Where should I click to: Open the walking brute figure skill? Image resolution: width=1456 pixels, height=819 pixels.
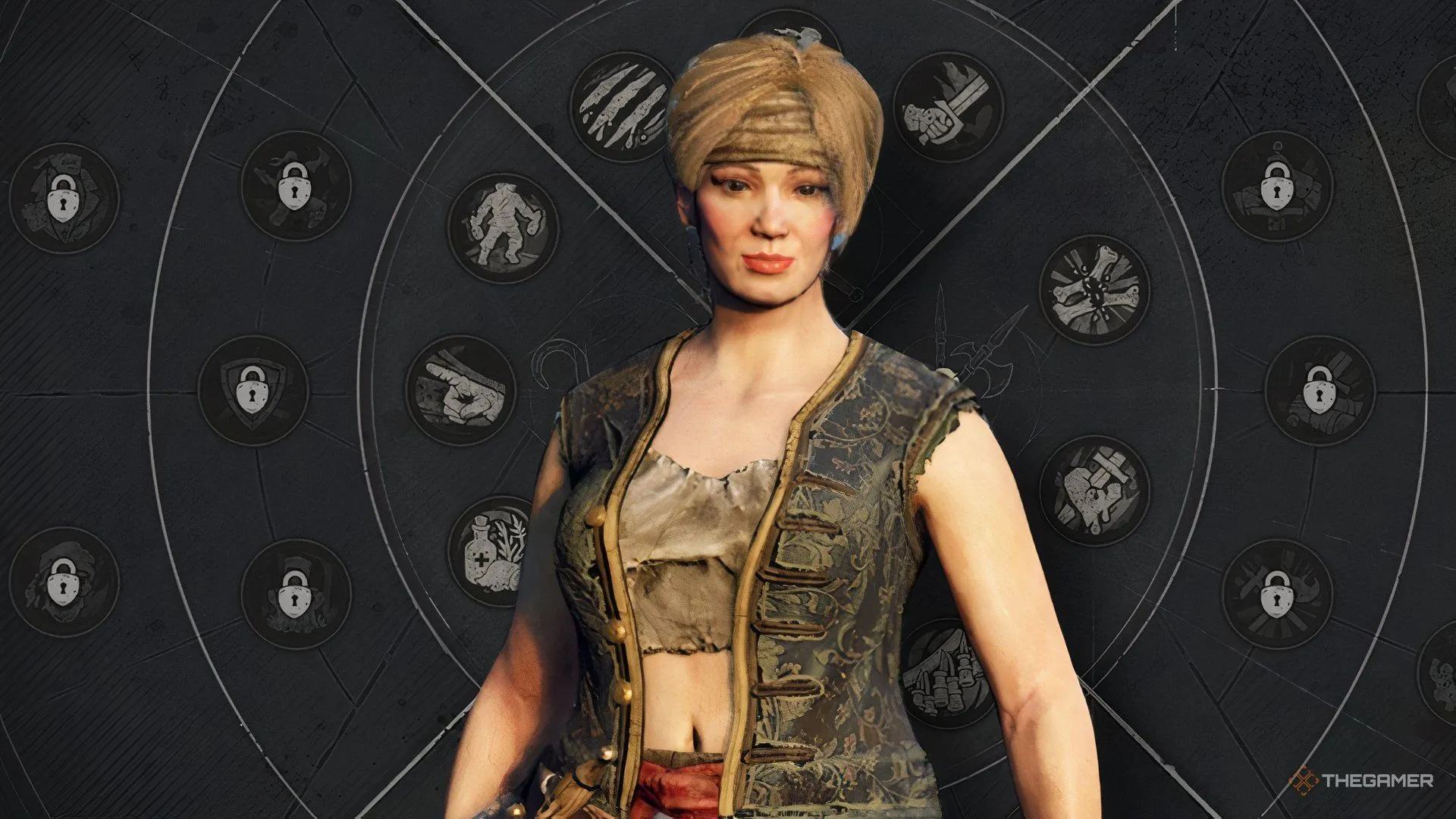point(502,227)
